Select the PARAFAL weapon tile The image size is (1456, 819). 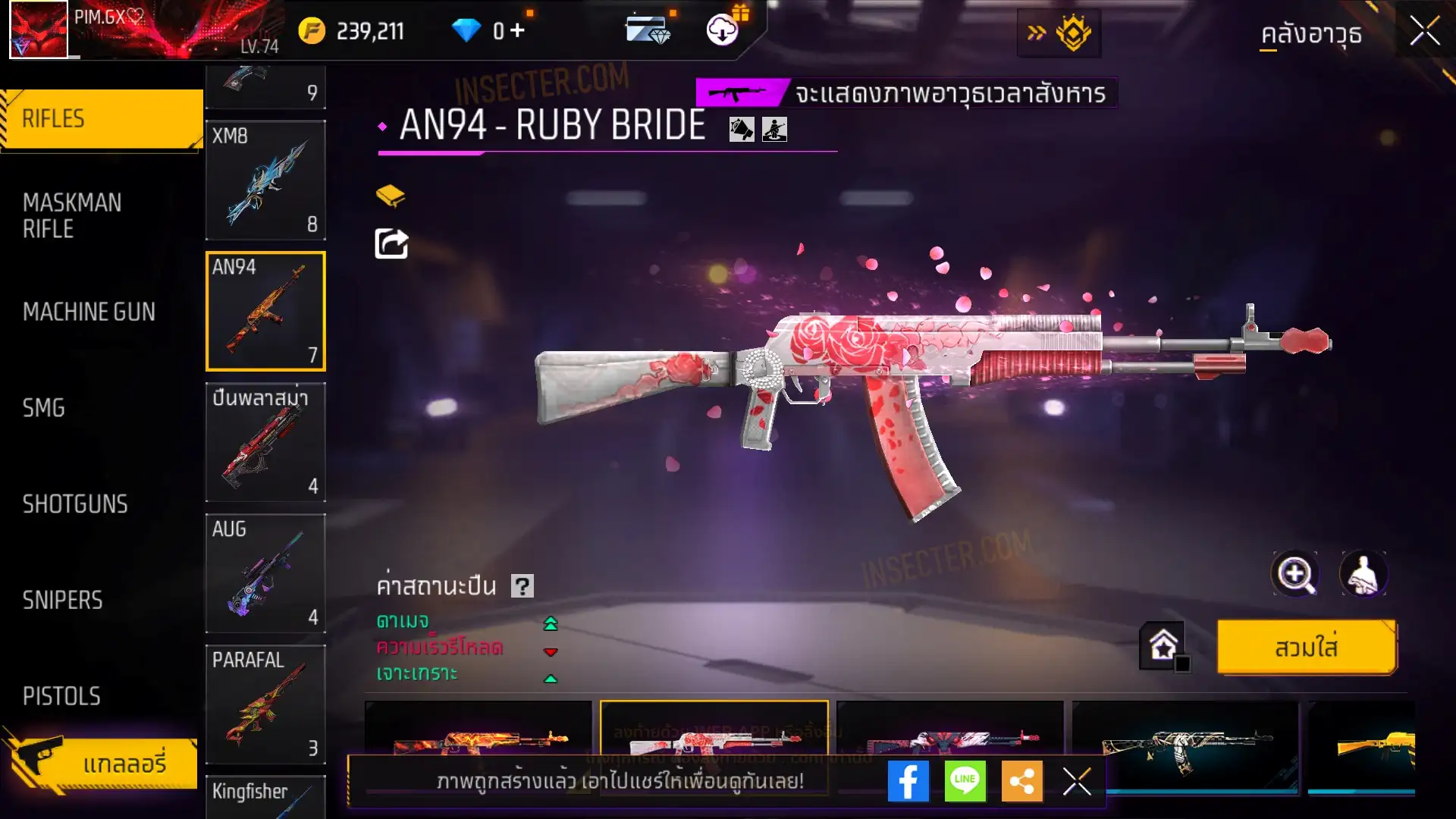(x=265, y=704)
